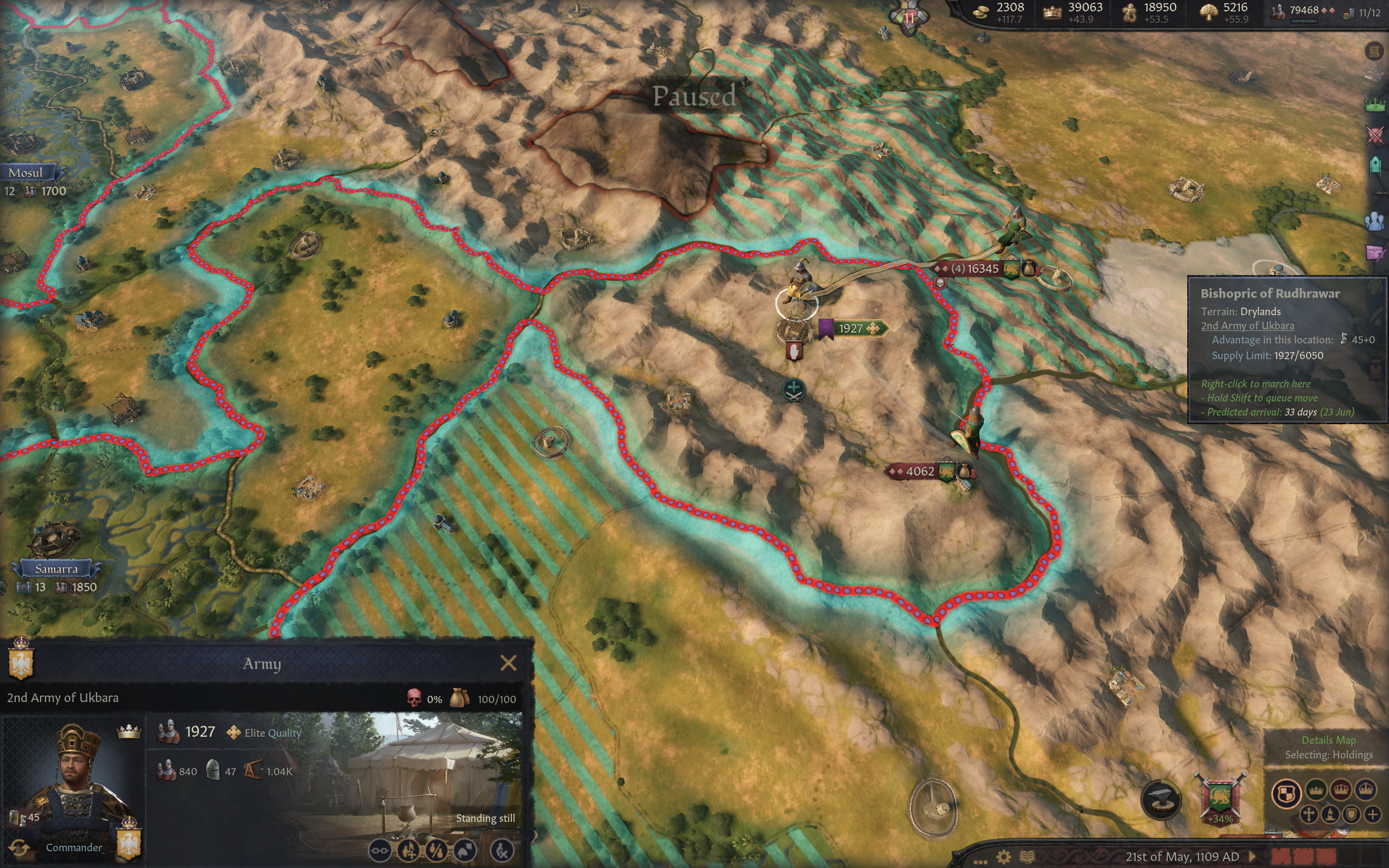Select the Faith cross map mode
1389x868 pixels.
point(1308,815)
